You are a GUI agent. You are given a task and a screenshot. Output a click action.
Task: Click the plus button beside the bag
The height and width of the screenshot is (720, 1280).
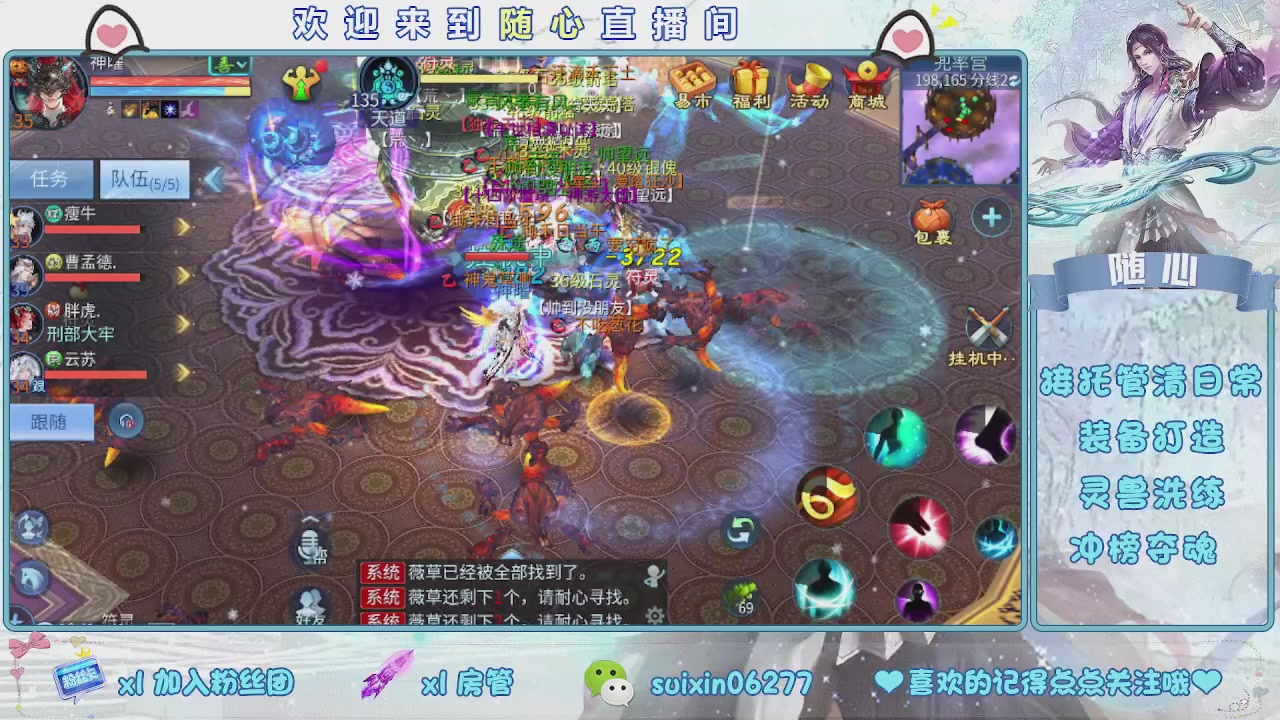click(x=991, y=217)
